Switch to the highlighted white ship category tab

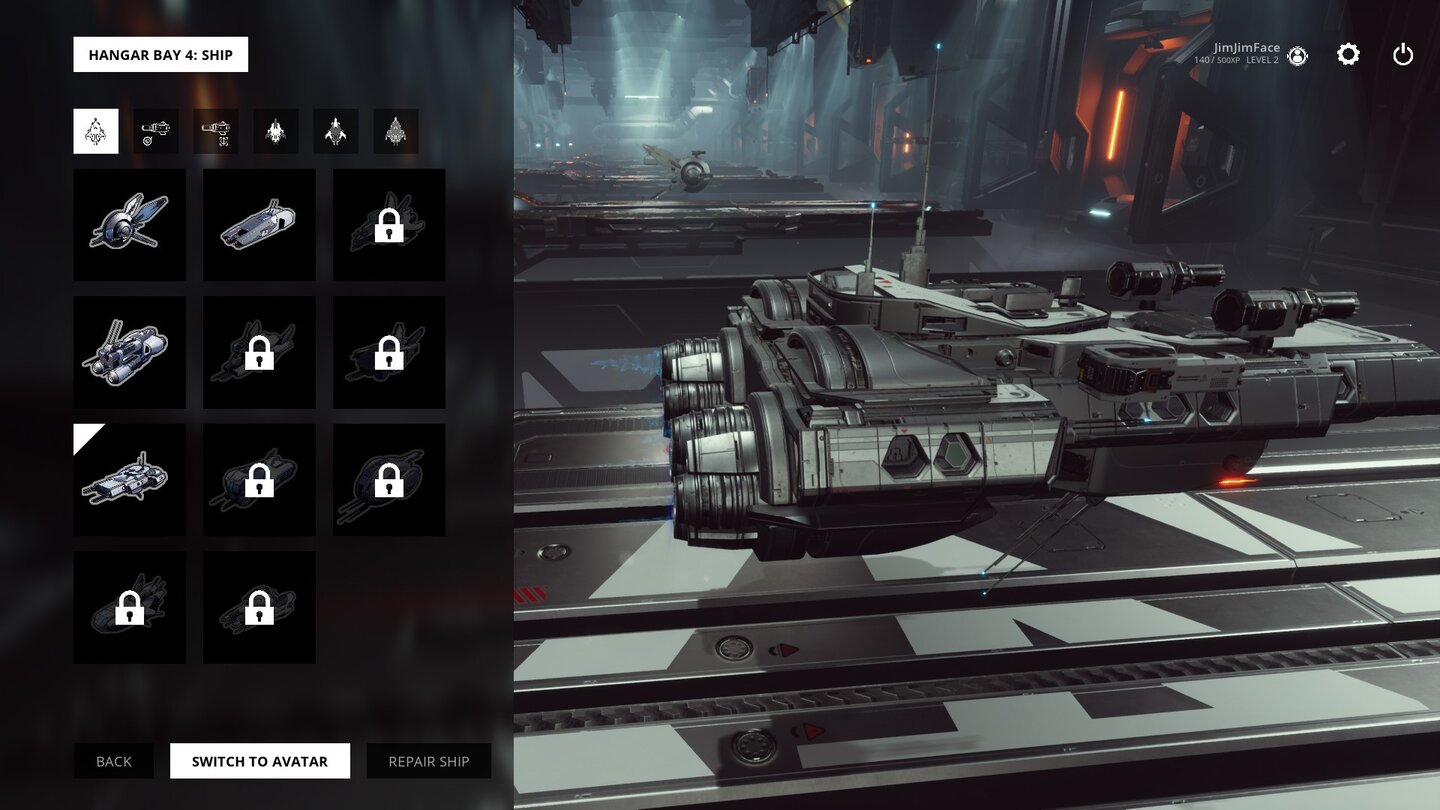click(x=96, y=131)
